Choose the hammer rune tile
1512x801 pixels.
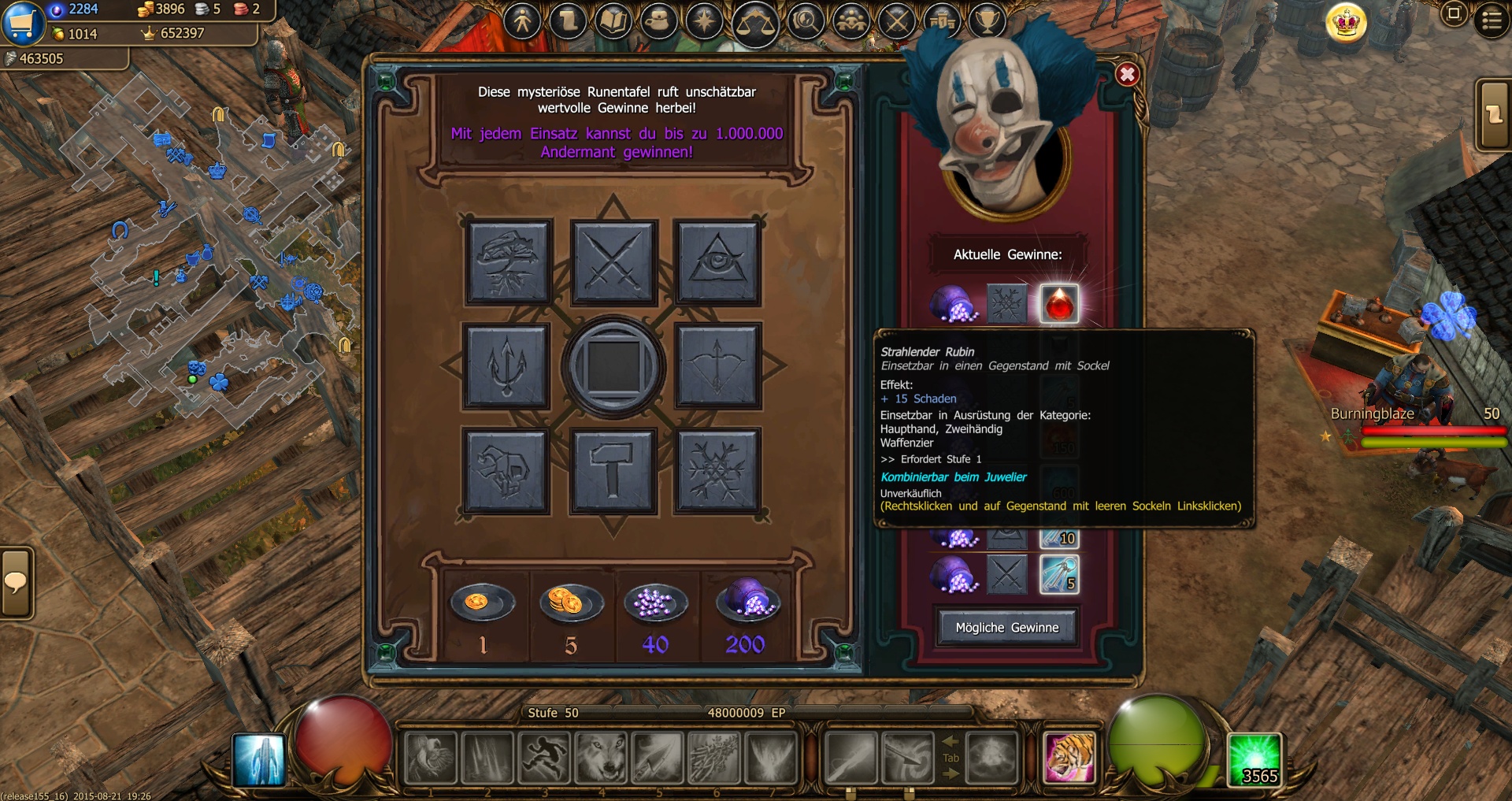tap(613, 471)
